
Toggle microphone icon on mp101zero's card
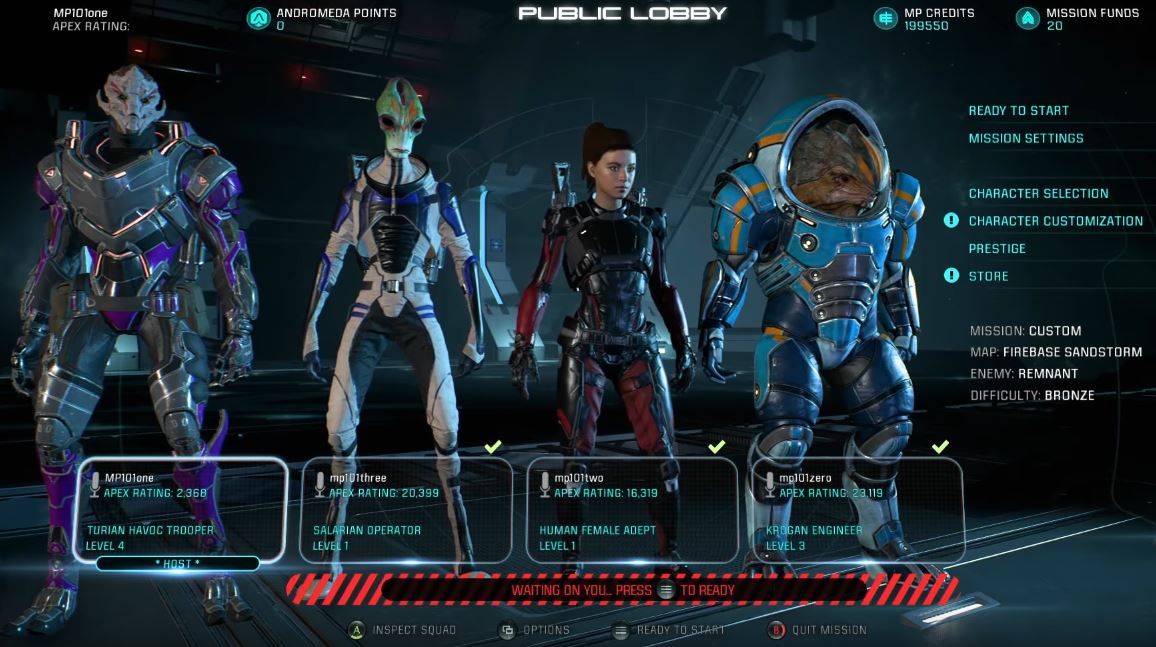[x=769, y=484]
